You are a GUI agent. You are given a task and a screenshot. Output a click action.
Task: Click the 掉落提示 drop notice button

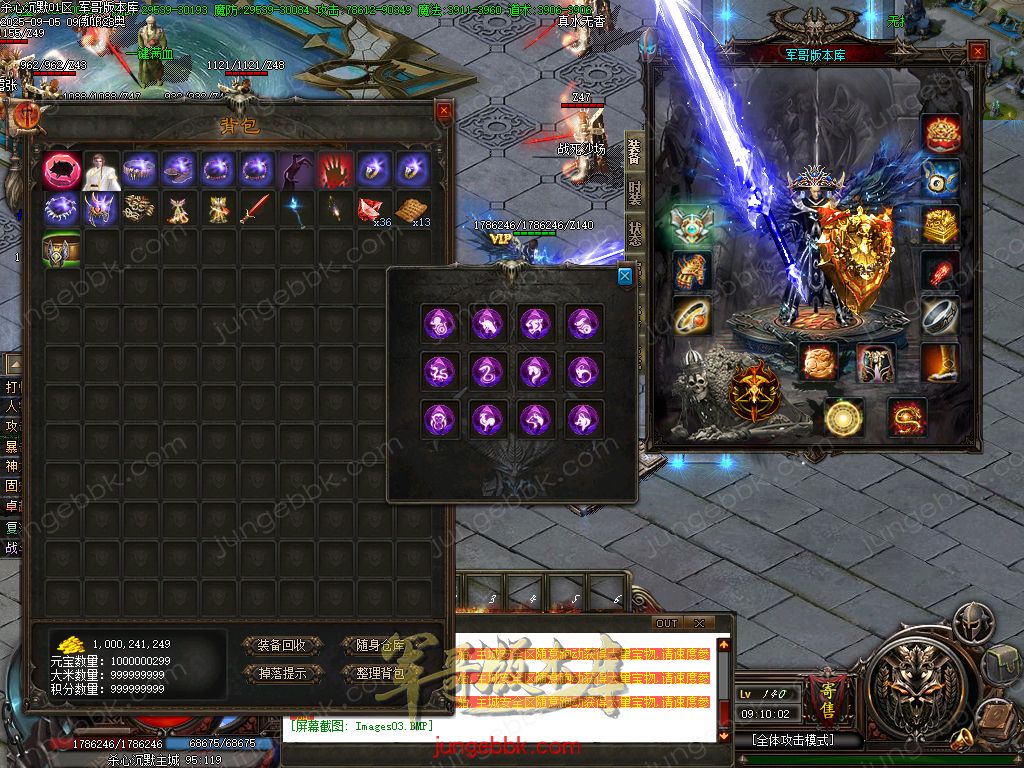(x=283, y=673)
